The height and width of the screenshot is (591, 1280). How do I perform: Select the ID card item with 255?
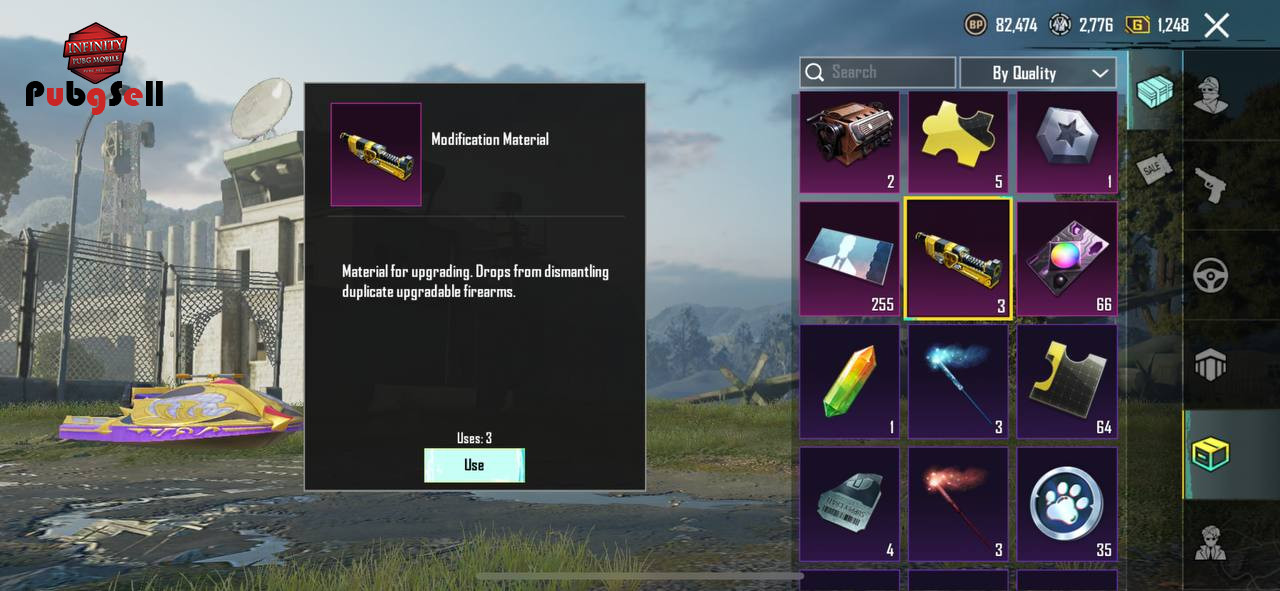tap(849, 259)
